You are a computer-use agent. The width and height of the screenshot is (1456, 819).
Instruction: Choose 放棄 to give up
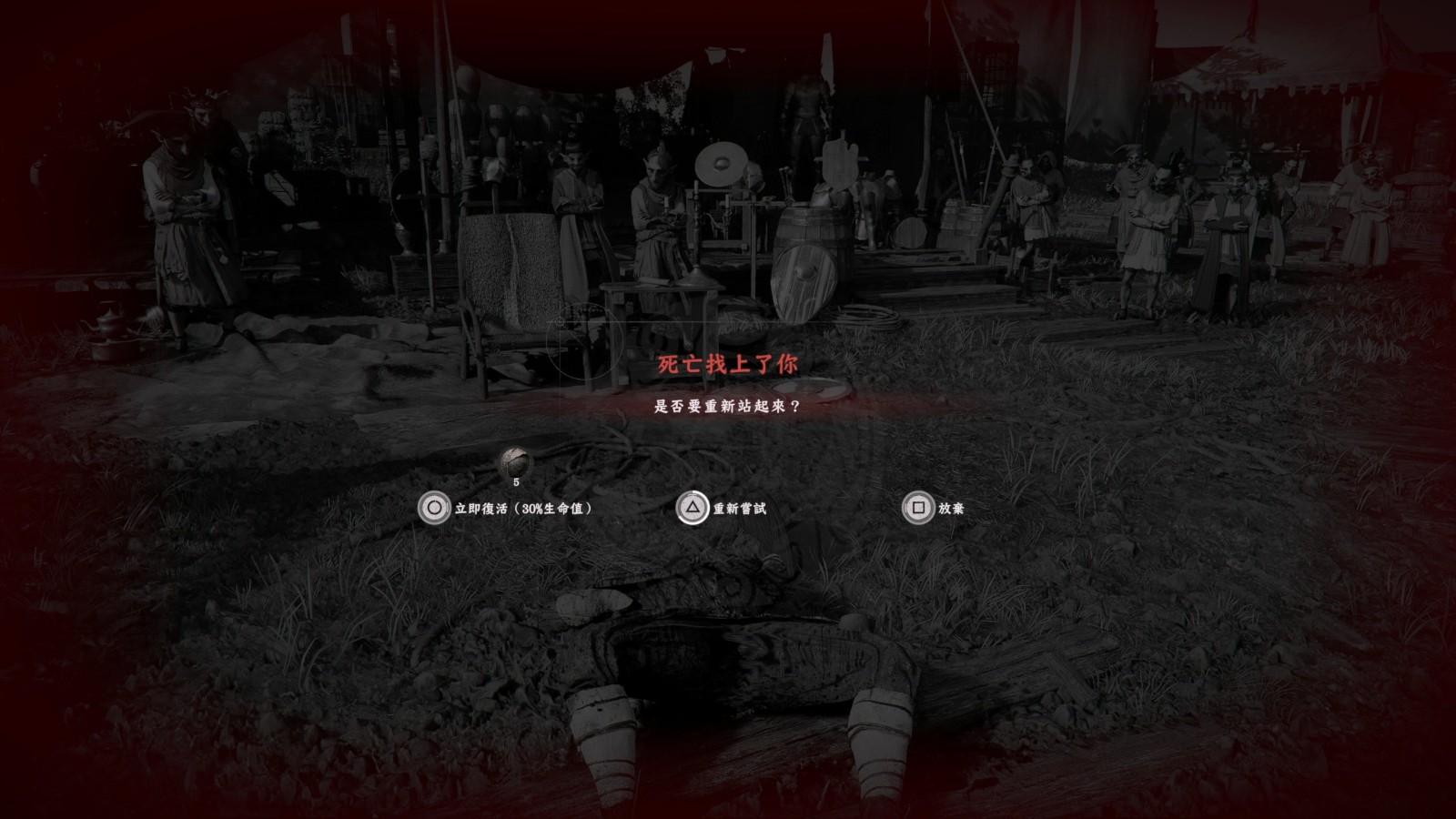(x=934, y=508)
